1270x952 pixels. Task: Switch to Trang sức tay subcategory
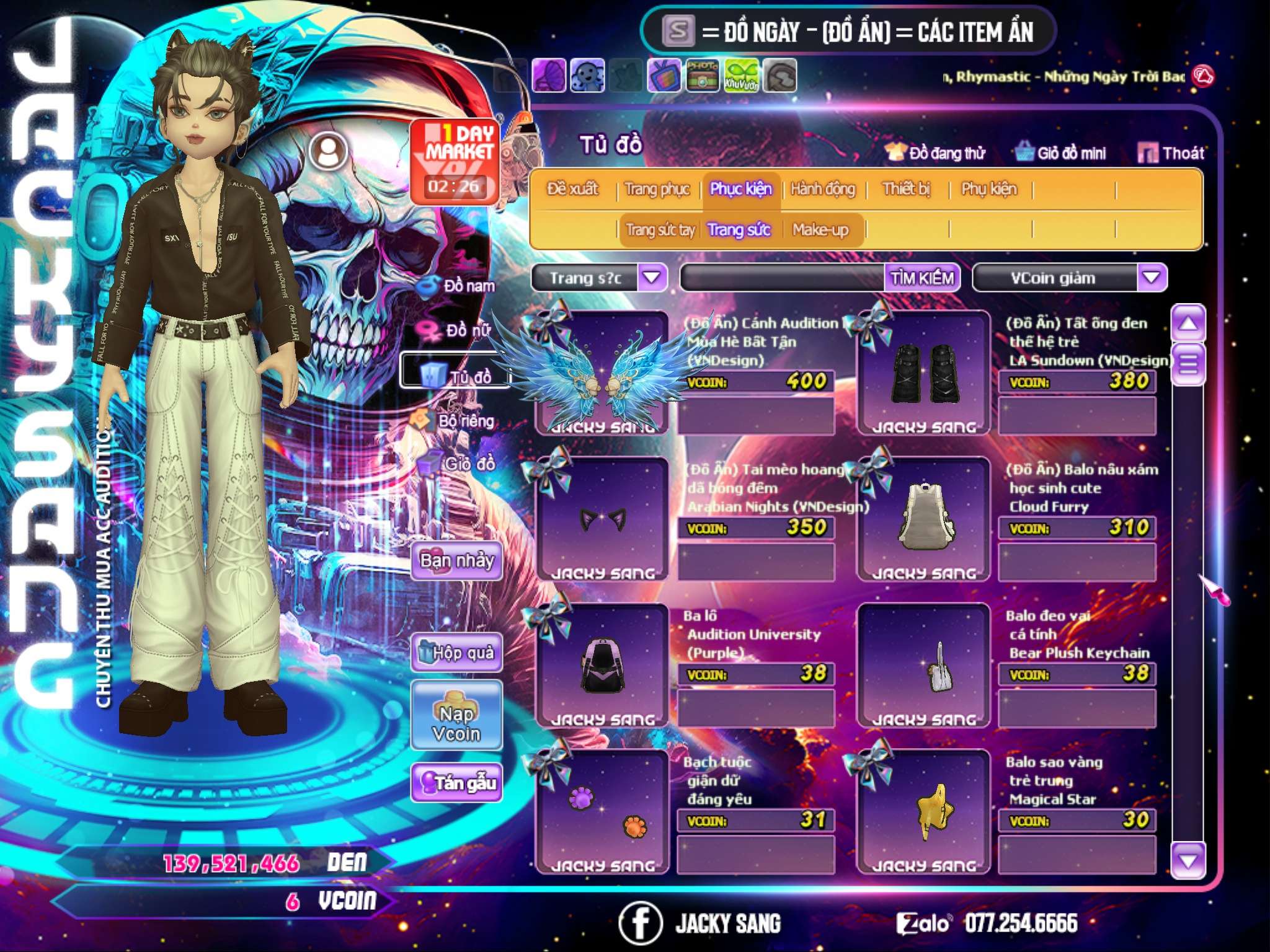[x=660, y=230]
